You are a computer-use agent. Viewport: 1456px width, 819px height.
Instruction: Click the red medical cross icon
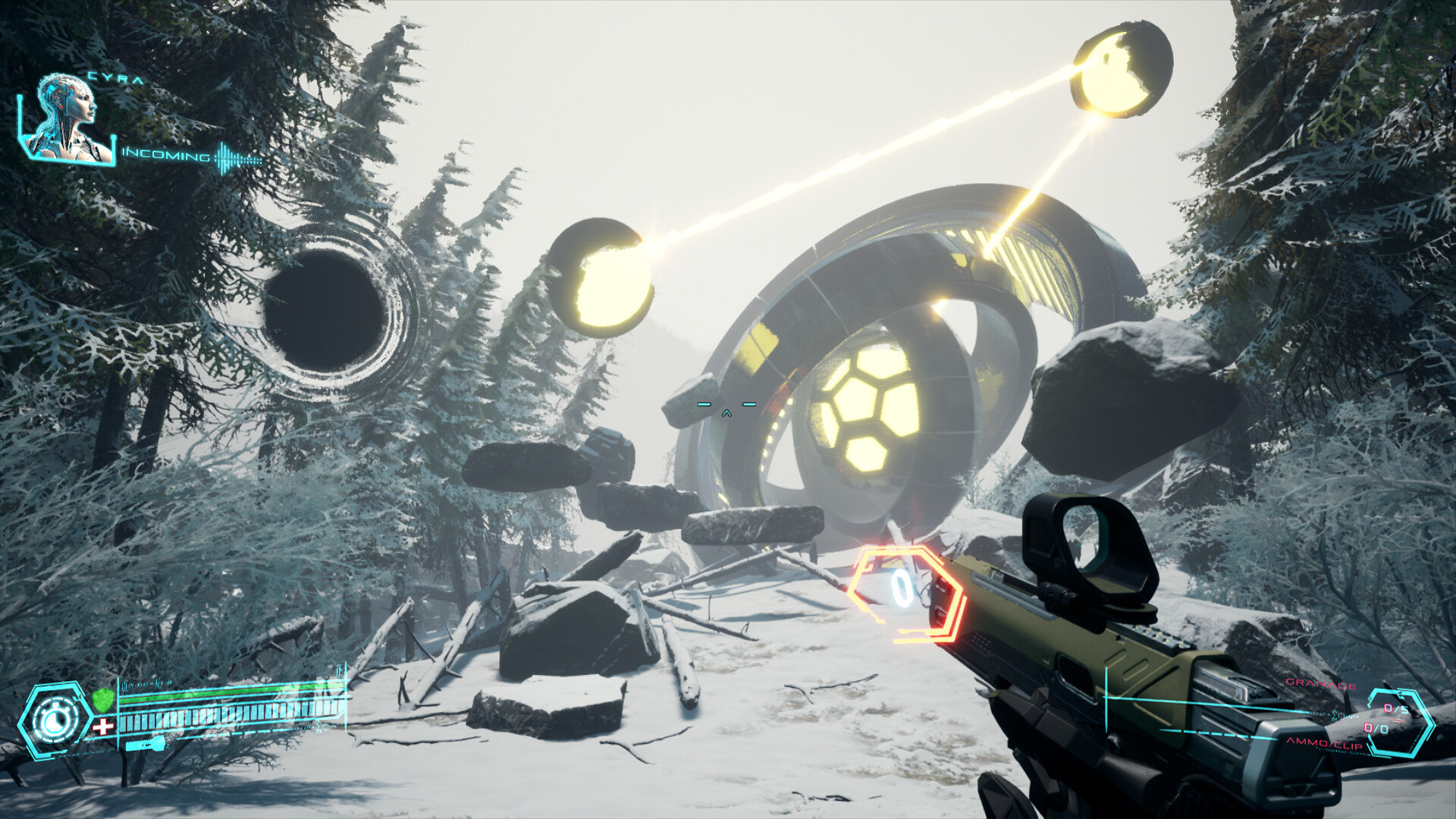[104, 725]
